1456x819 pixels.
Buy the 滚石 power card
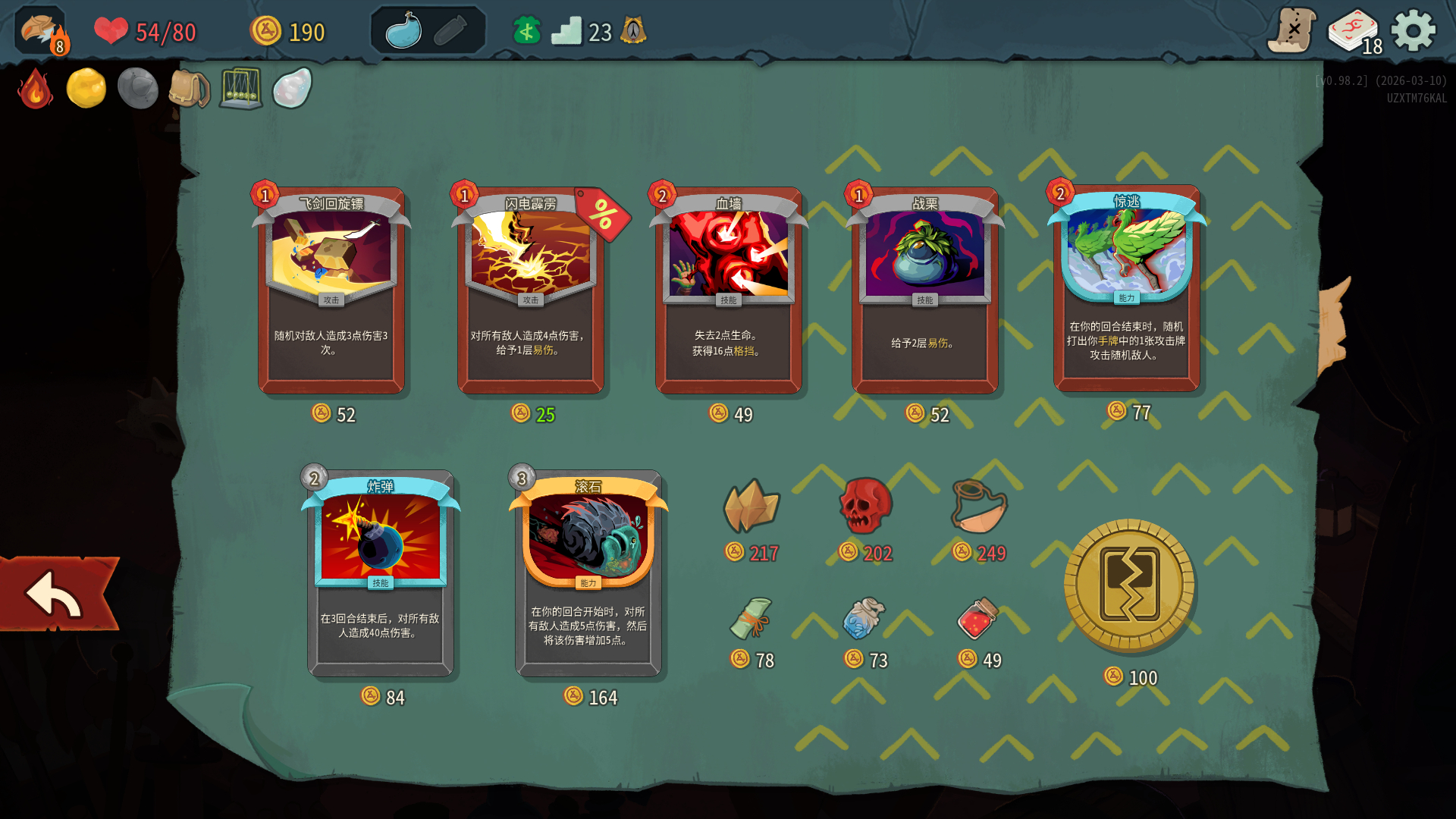(x=588, y=574)
